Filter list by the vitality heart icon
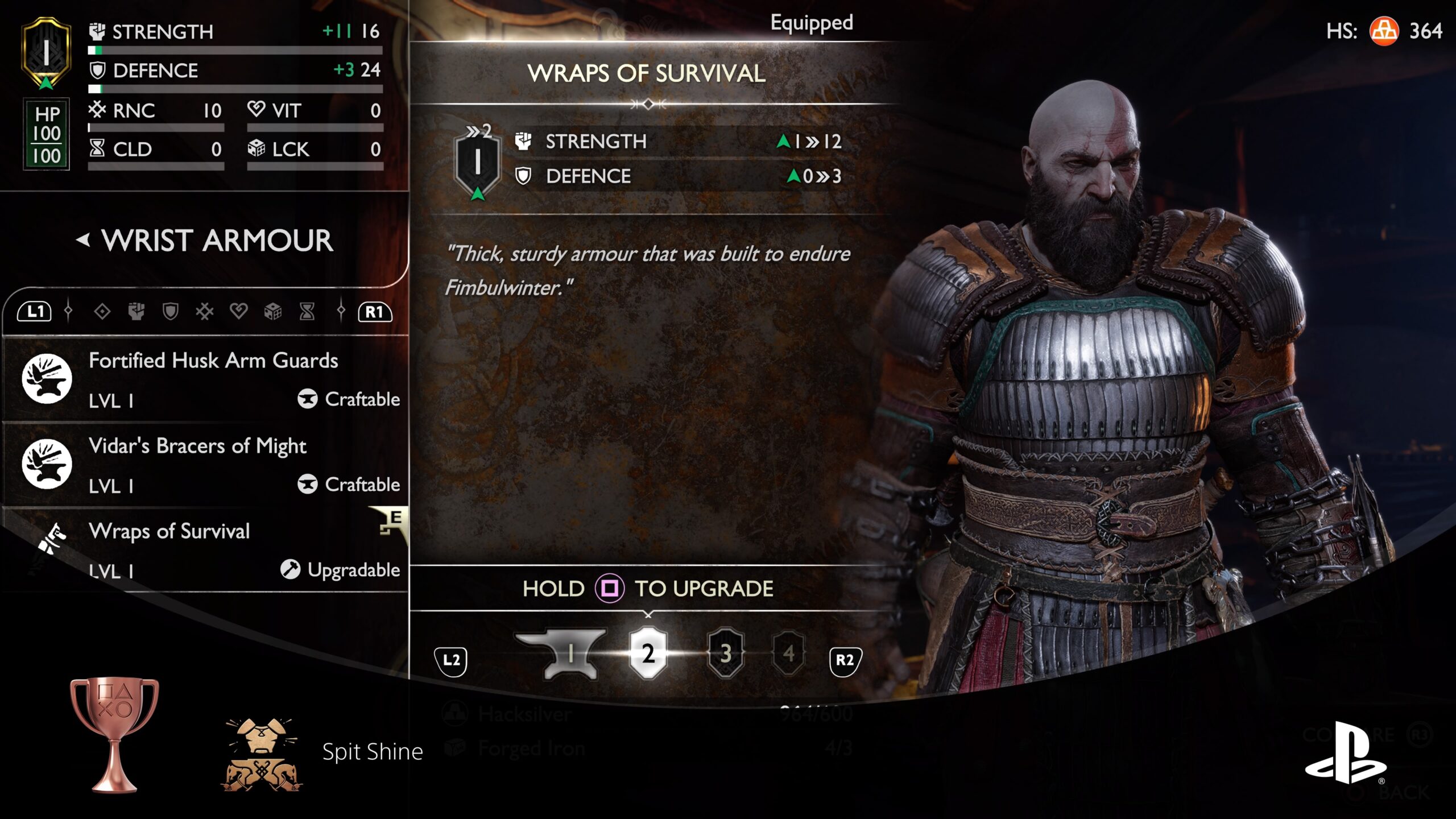Viewport: 1456px width, 819px height. tap(239, 311)
